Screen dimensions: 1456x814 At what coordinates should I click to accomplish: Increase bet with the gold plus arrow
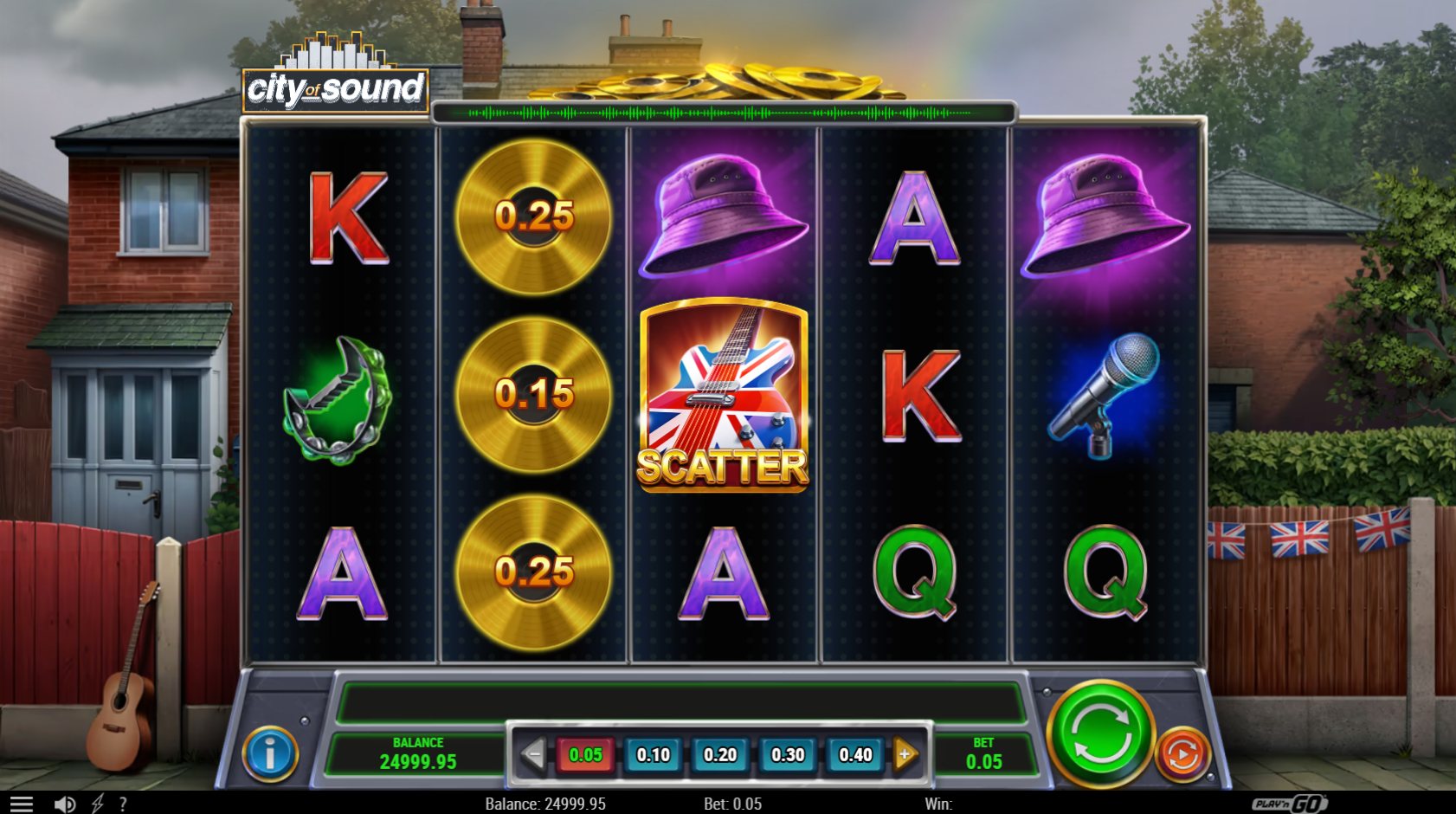(x=905, y=755)
